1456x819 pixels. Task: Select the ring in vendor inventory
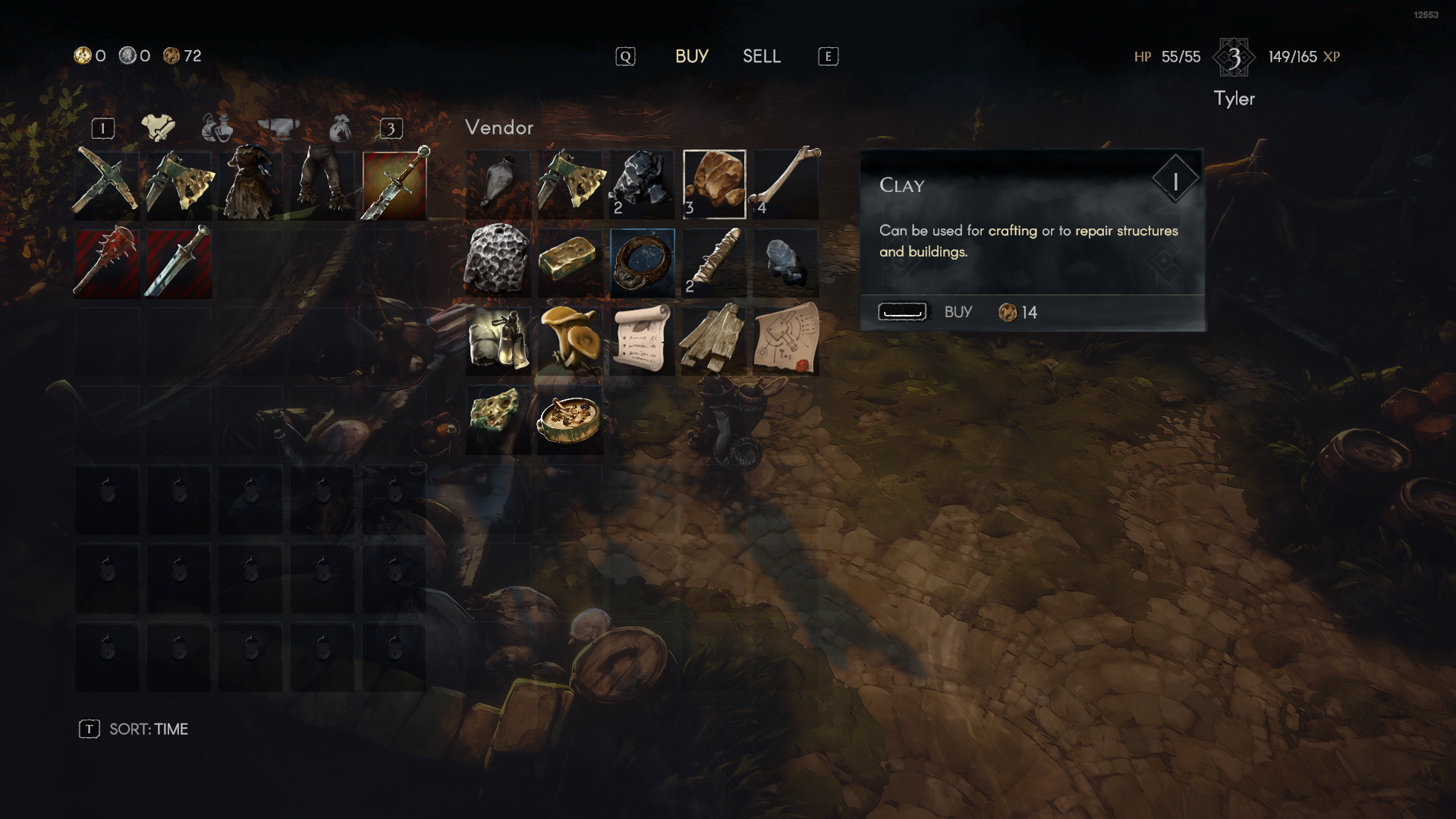point(641,263)
